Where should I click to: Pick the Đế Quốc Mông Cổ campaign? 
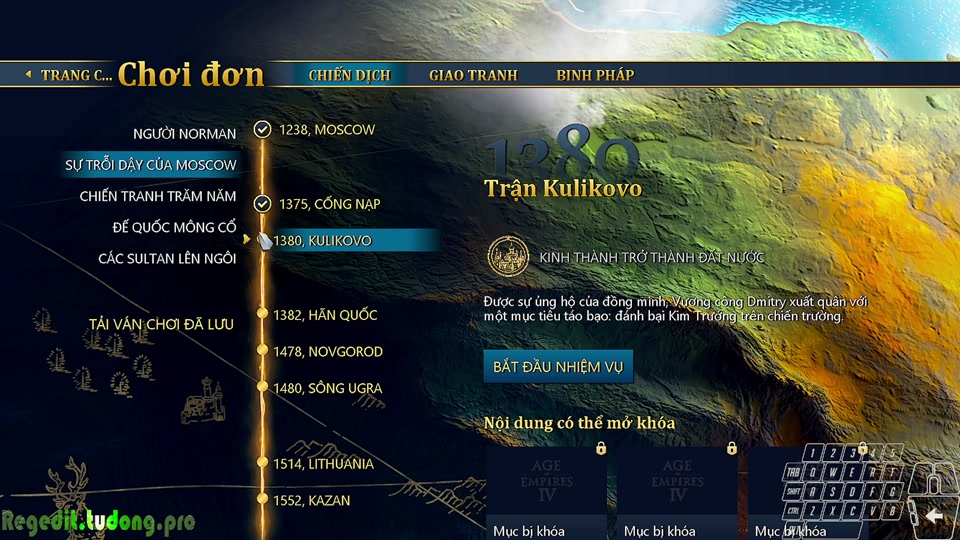pos(174,228)
